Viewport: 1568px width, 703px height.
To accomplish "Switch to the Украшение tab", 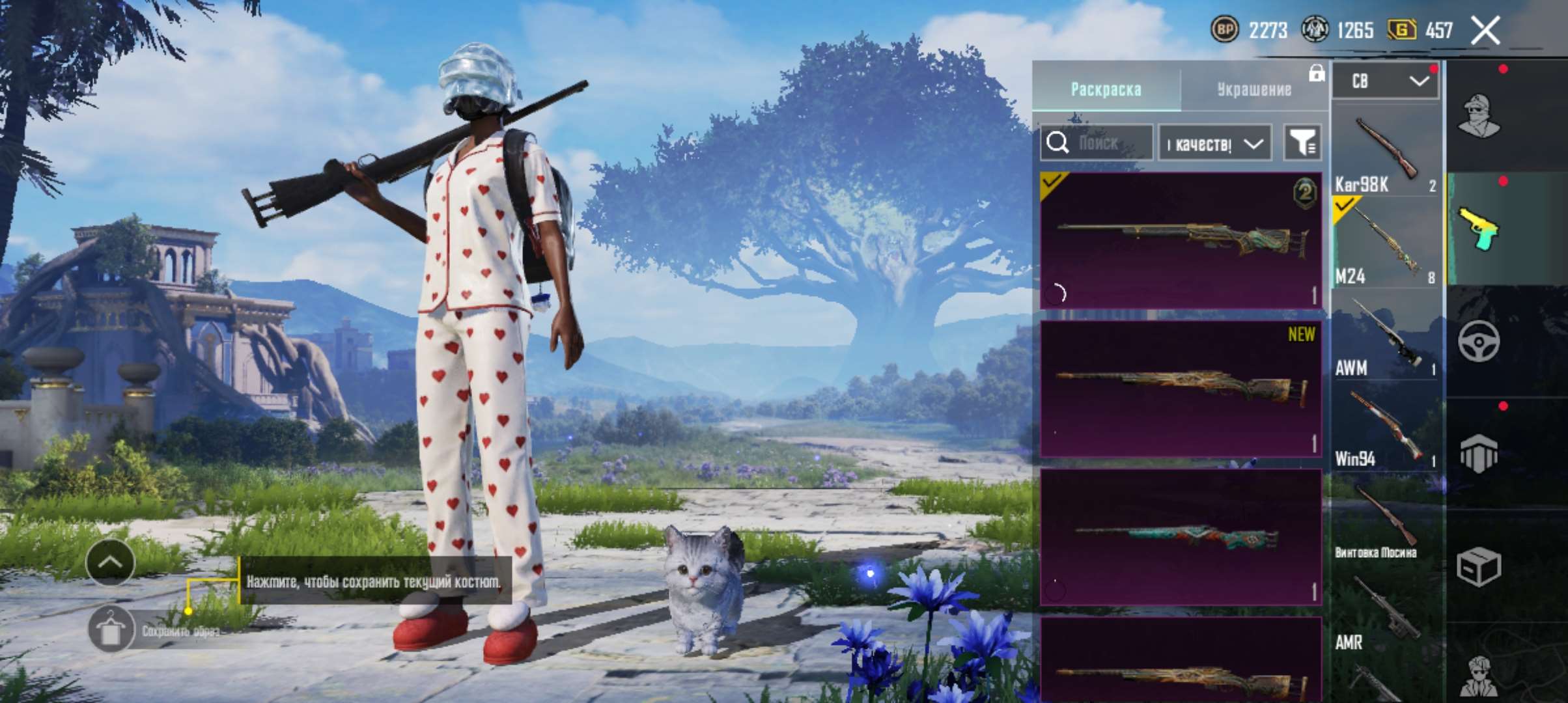I will pos(1253,89).
